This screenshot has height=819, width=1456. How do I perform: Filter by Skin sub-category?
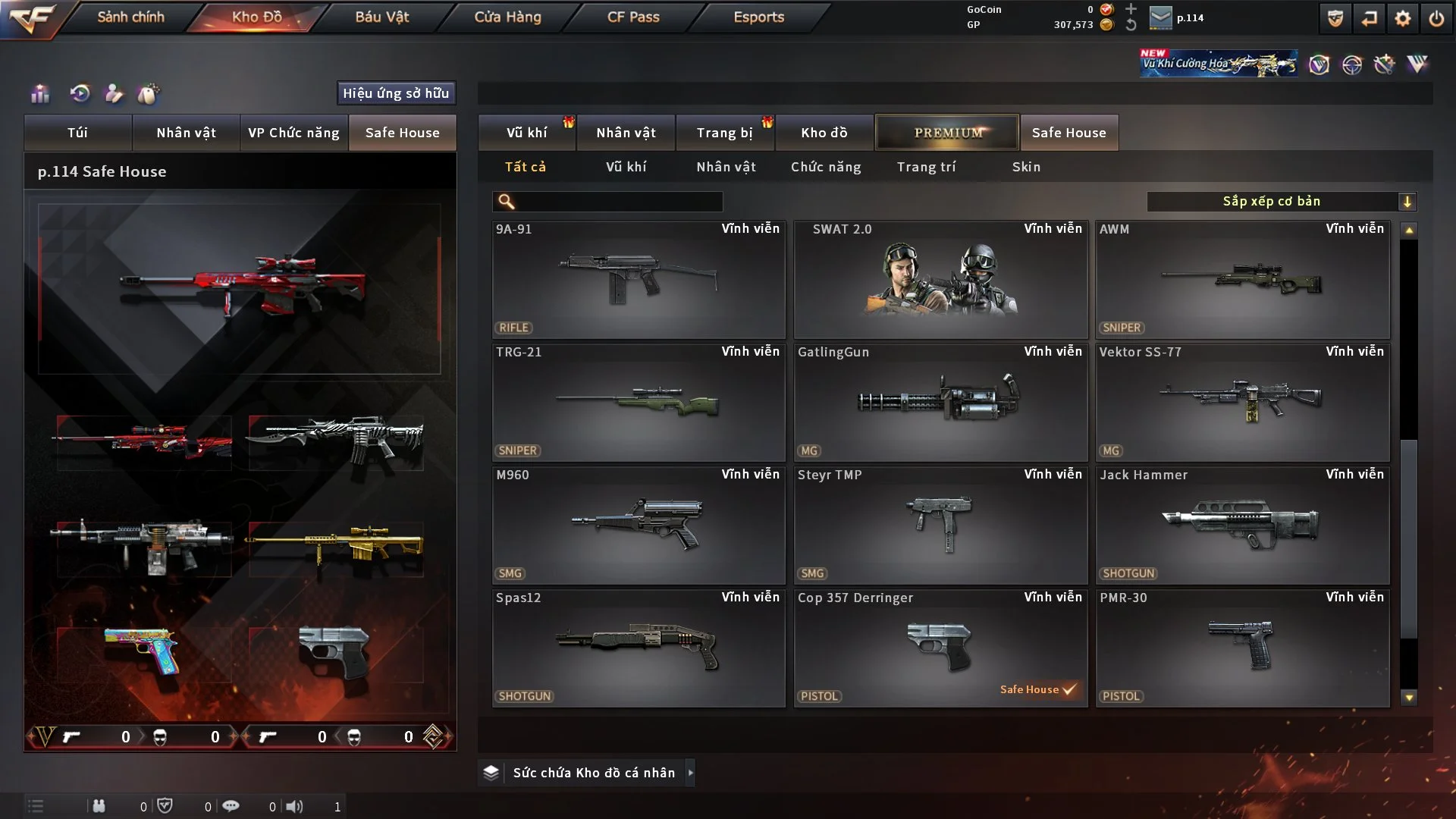pyautogui.click(x=1026, y=167)
